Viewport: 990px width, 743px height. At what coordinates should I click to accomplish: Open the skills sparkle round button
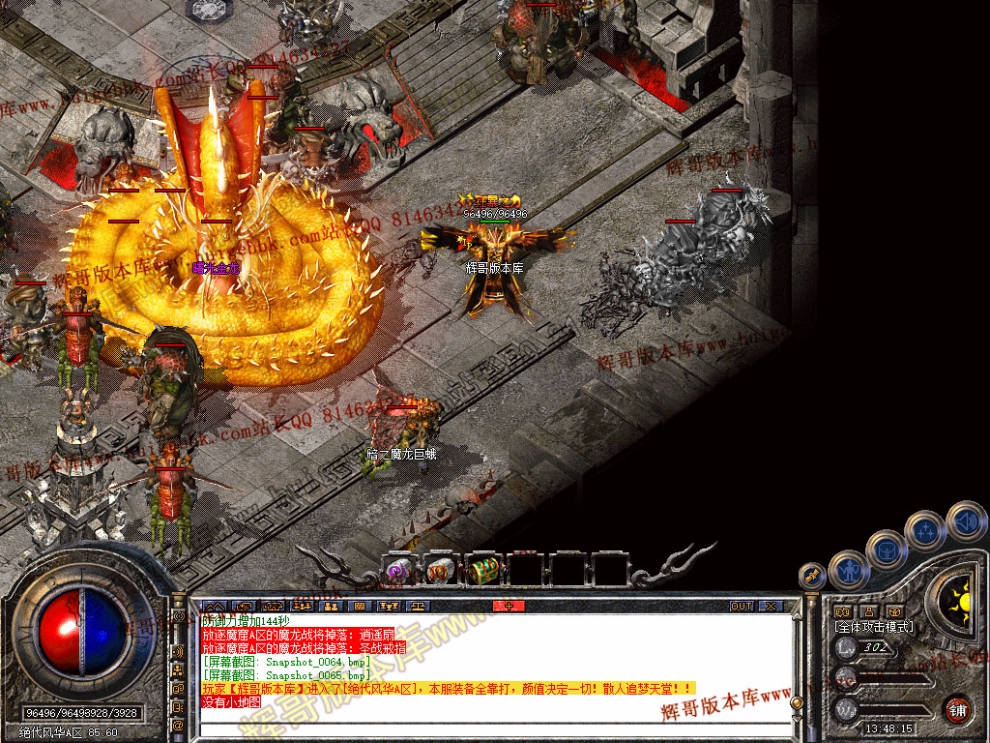(925, 530)
